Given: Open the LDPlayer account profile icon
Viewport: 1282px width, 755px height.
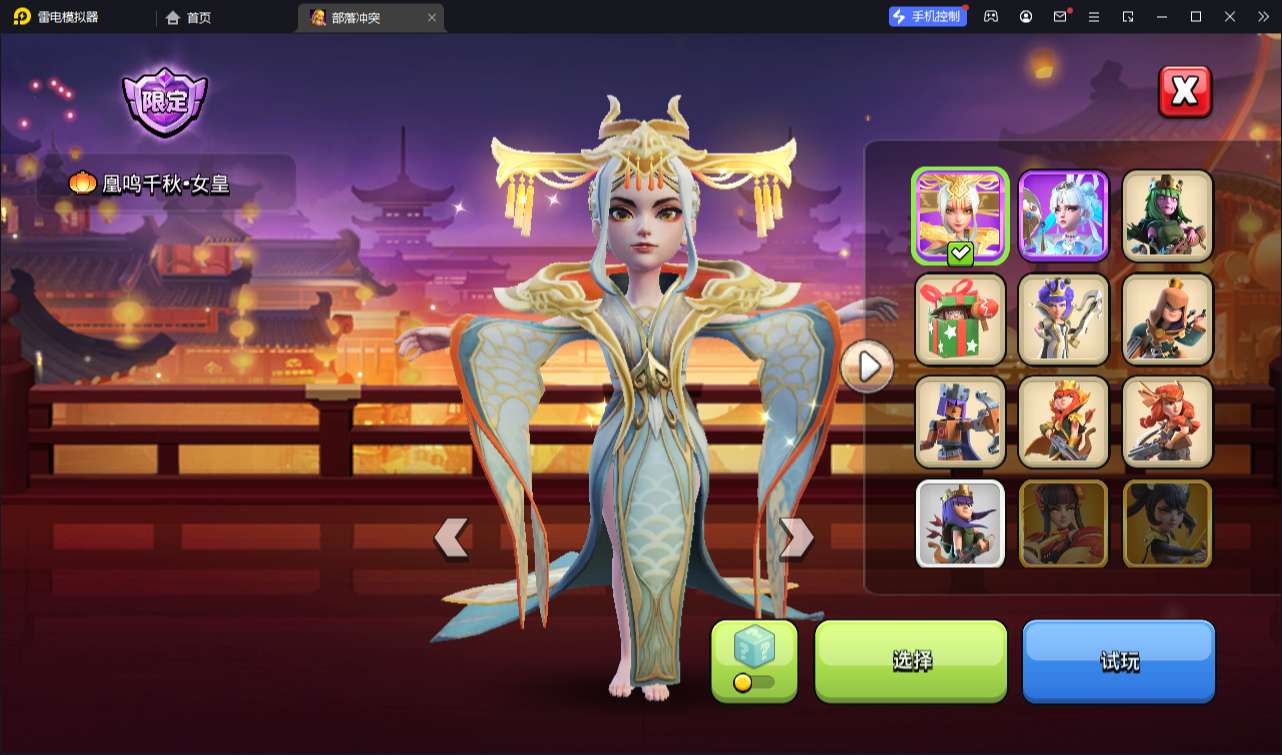Looking at the screenshot, I should coord(1027,17).
